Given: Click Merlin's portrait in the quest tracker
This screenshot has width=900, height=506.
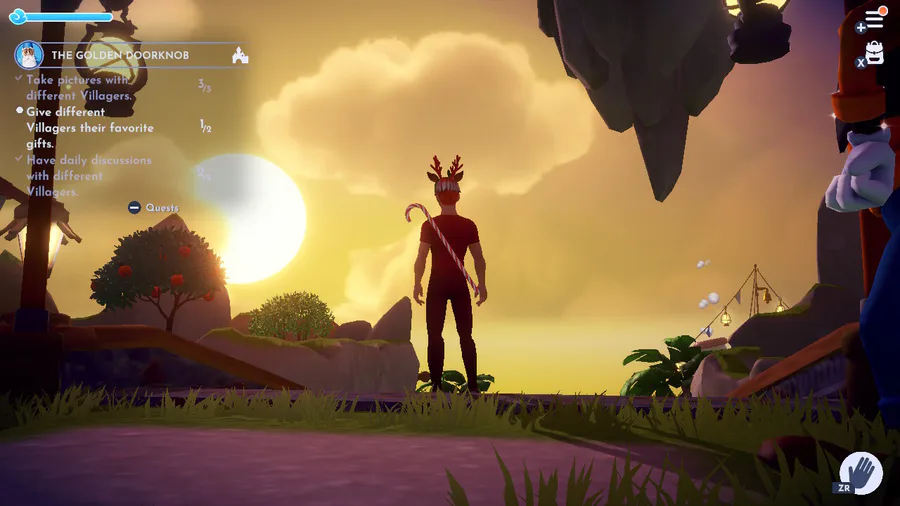Looking at the screenshot, I should tap(29, 55).
